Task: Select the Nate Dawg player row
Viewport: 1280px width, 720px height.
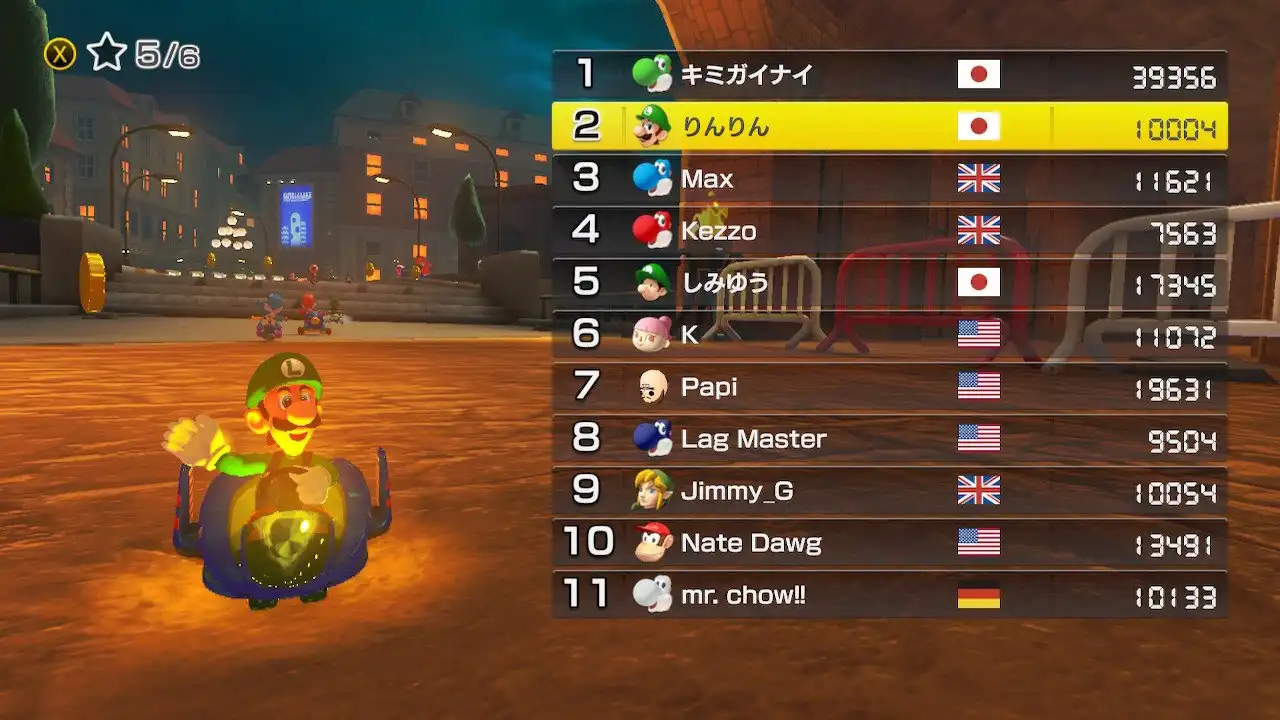Action: pyautogui.click(x=889, y=543)
